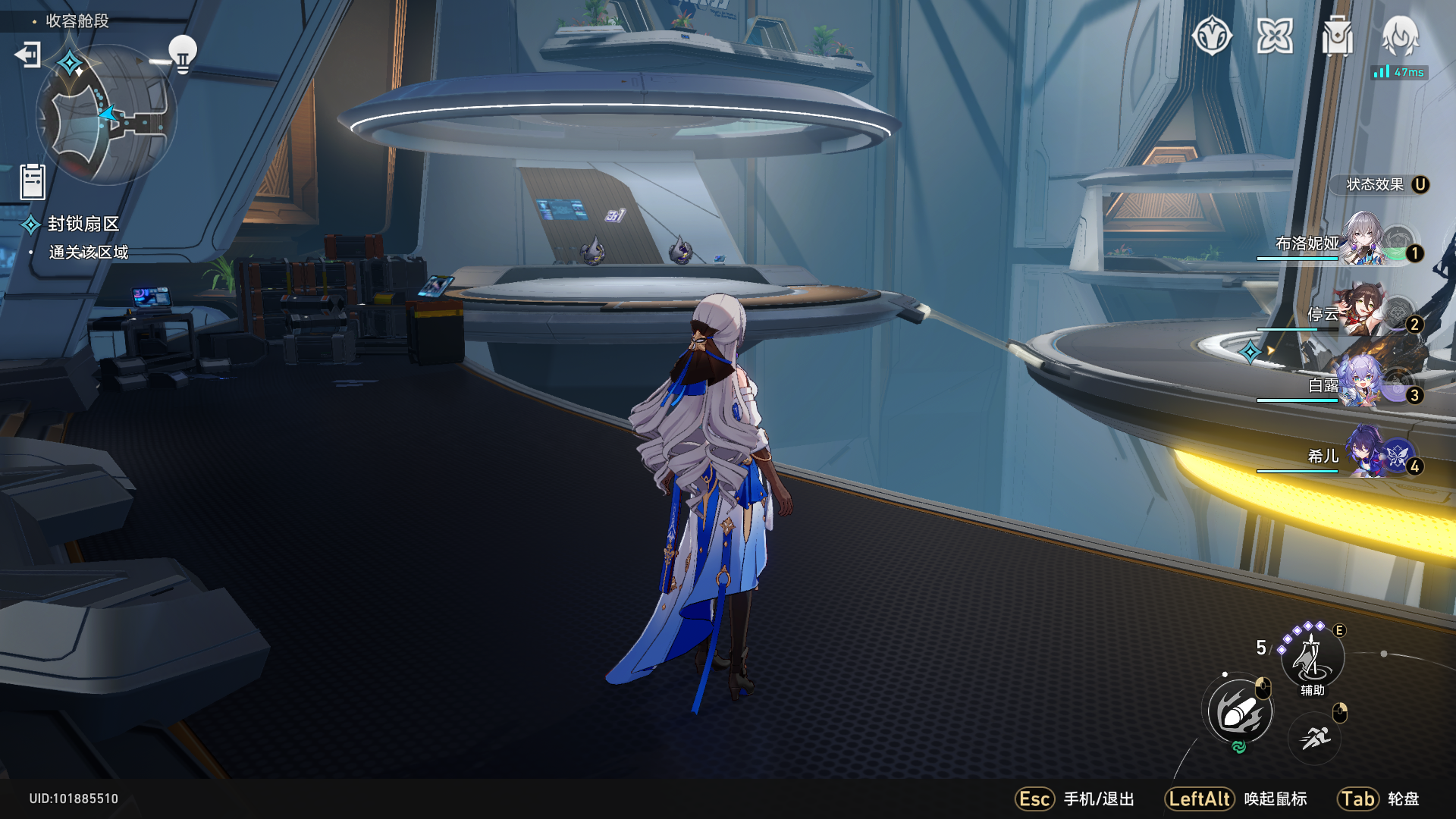Open the circular minimap
This screenshot has width=1456, height=819.
pyautogui.click(x=106, y=115)
